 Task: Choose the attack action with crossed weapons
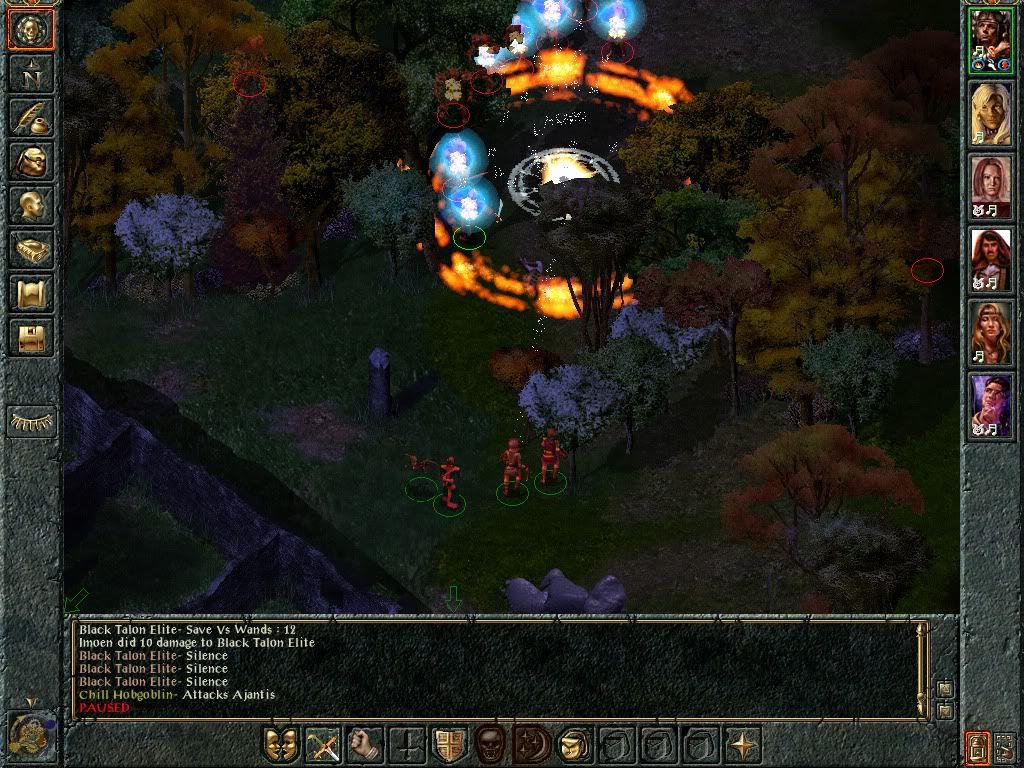click(323, 744)
